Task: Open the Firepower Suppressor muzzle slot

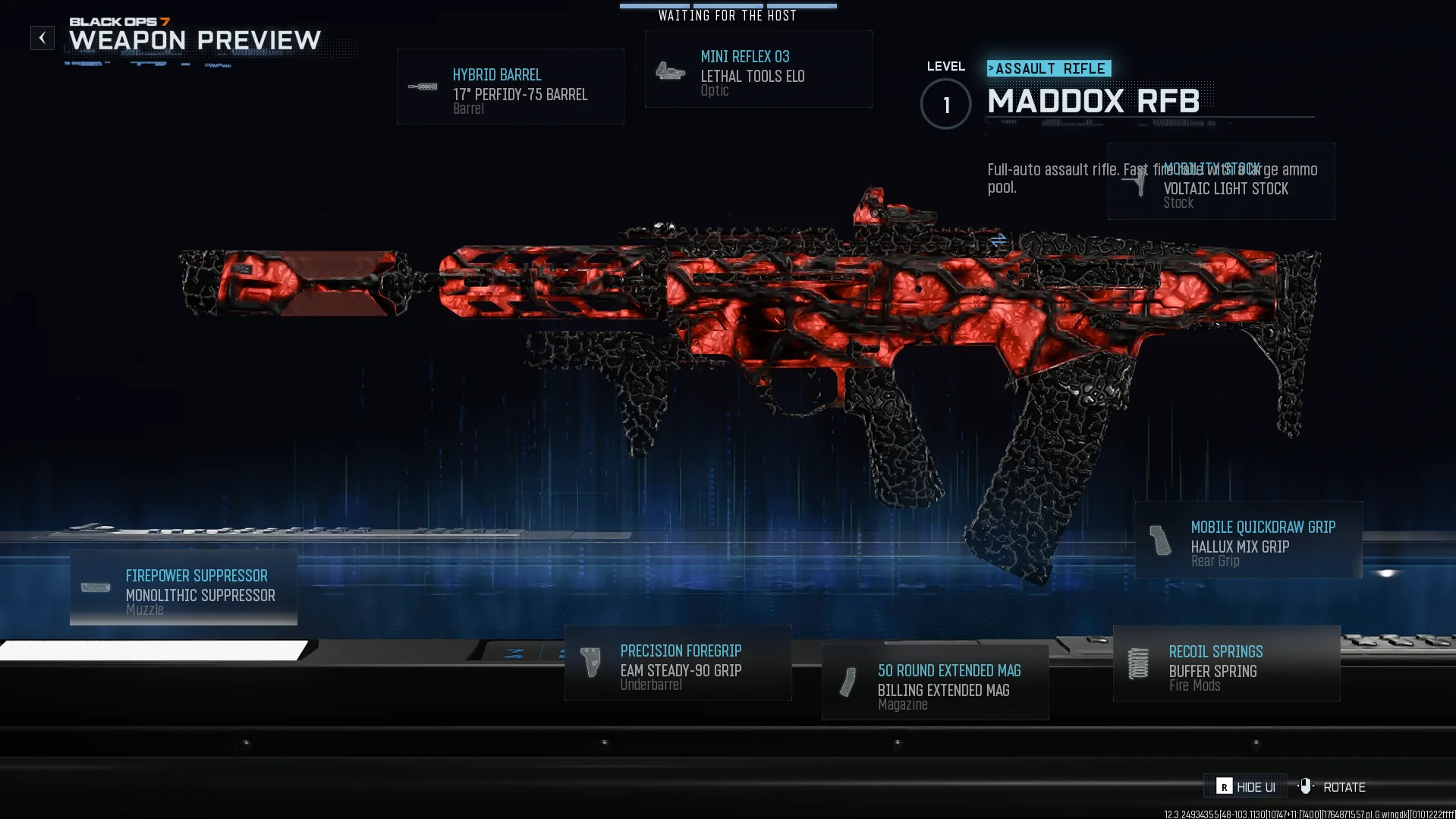Action: 184,588
